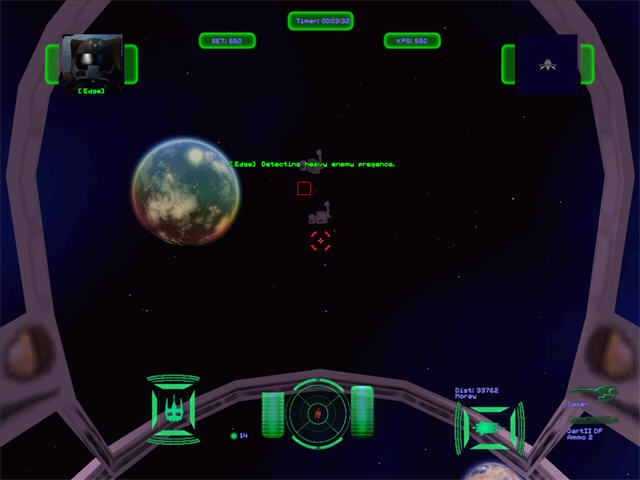
Task: Select the player ship shield status display
Action: point(174,410)
